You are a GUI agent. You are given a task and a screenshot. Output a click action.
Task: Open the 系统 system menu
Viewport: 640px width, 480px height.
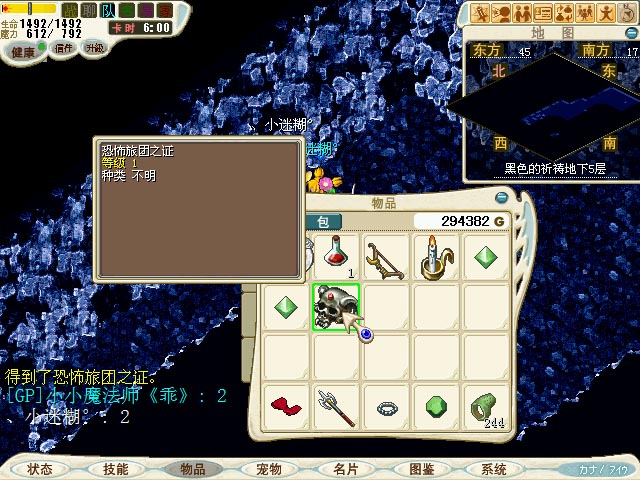pyautogui.click(x=494, y=469)
